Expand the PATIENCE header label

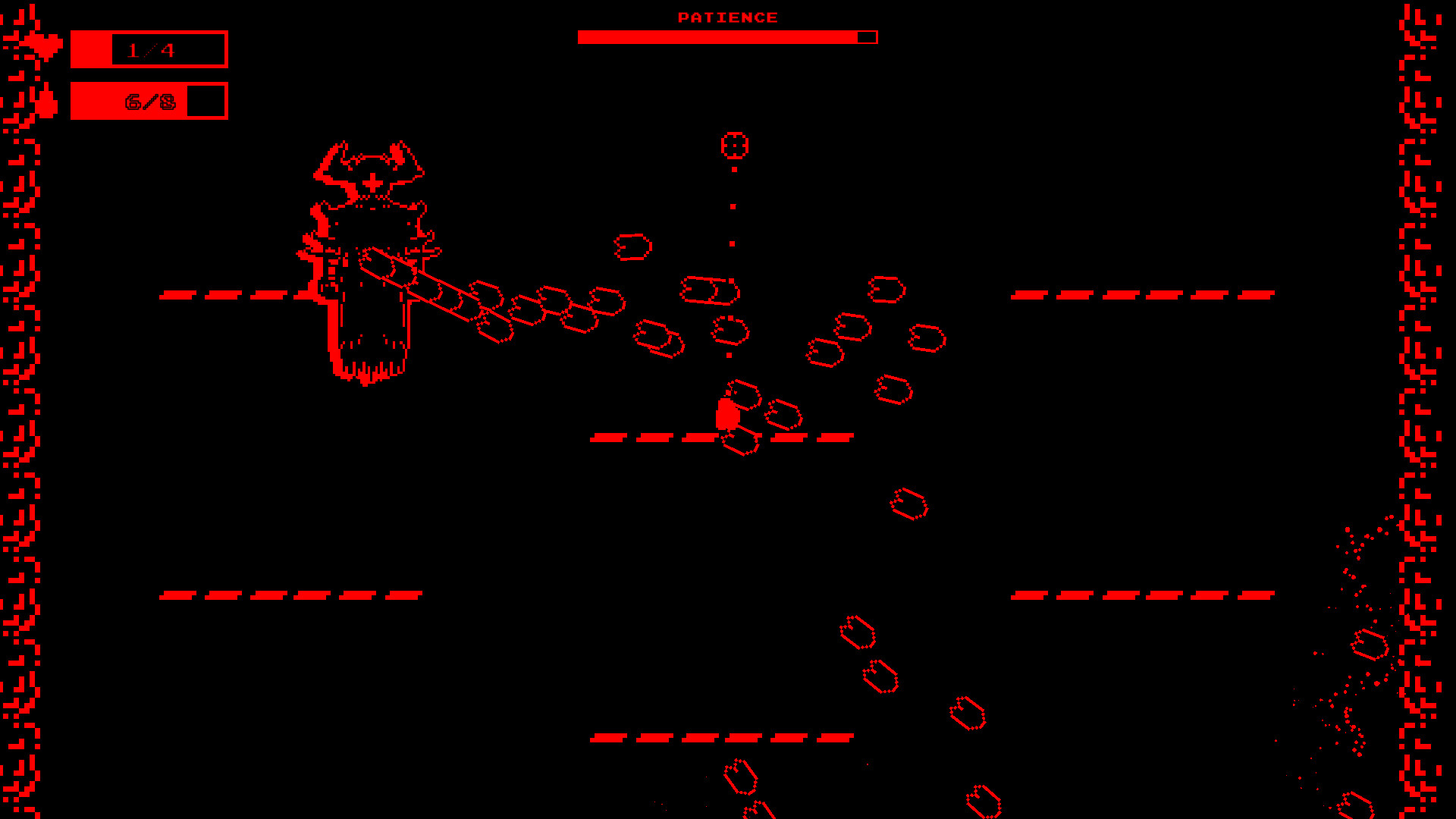point(726,17)
